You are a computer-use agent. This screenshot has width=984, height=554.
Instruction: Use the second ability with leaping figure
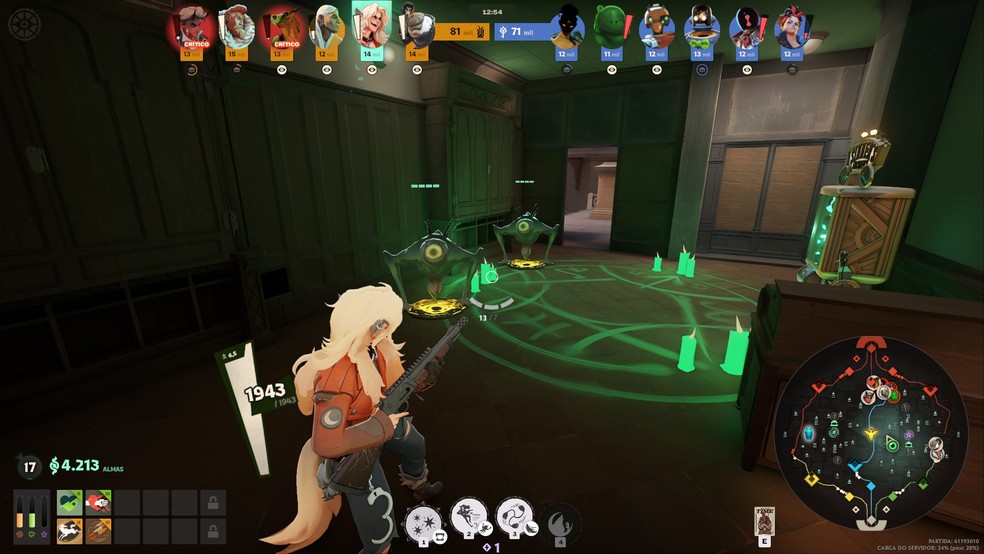point(468,516)
